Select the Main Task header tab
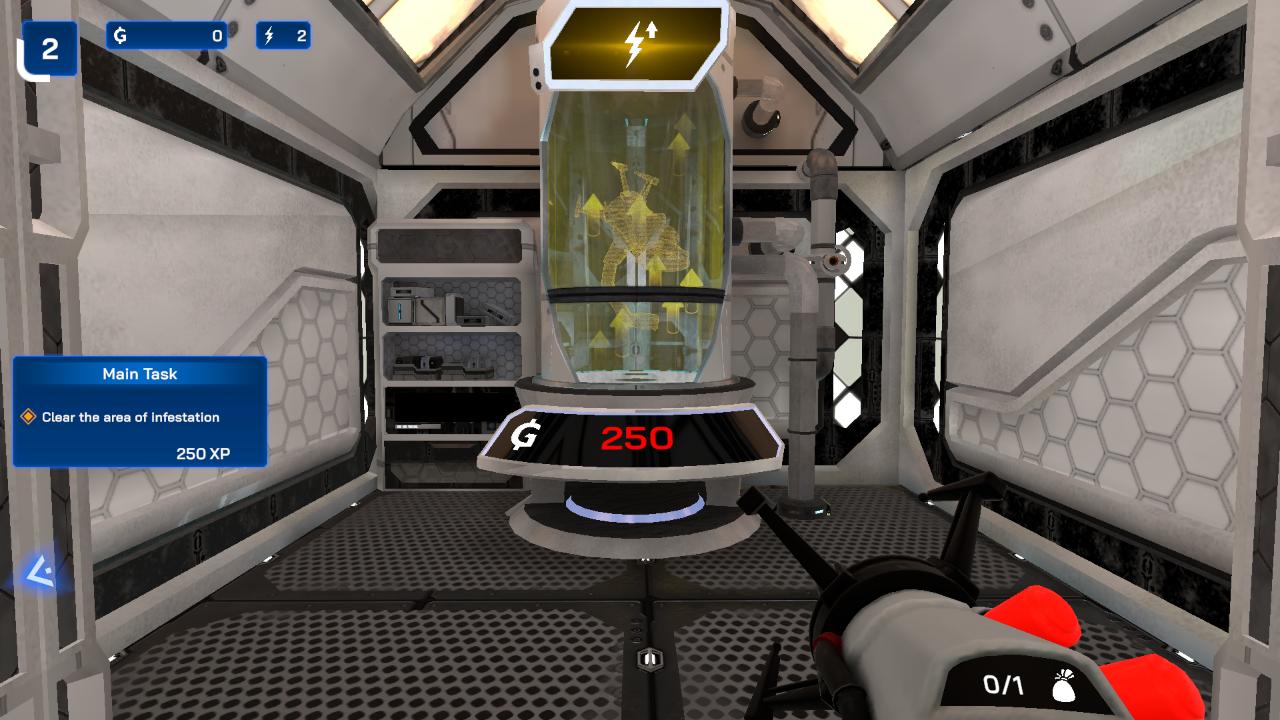This screenshot has height=720, width=1280. [x=139, y=374]
